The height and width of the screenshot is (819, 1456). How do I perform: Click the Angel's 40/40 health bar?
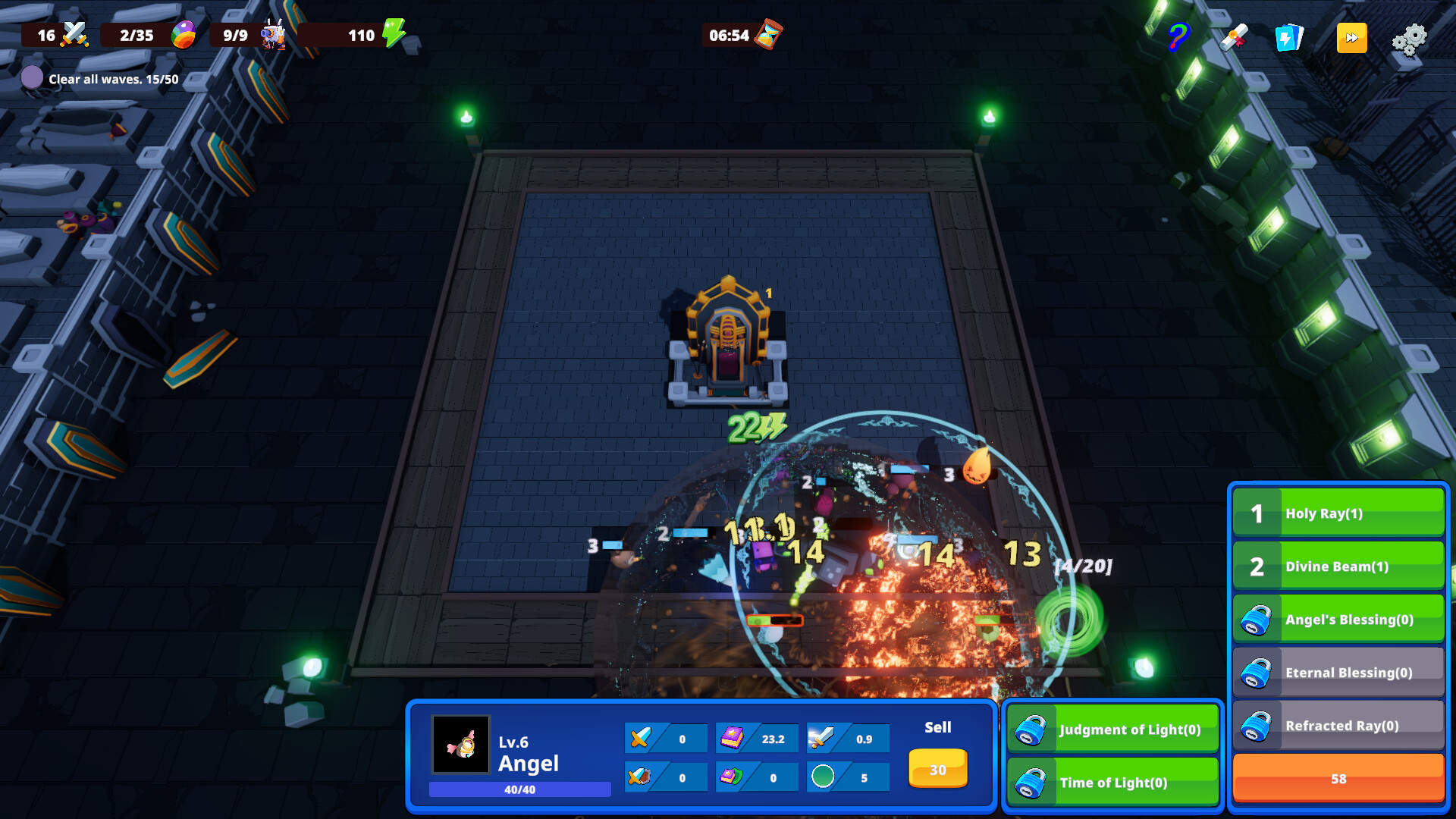tap(520, 790)
